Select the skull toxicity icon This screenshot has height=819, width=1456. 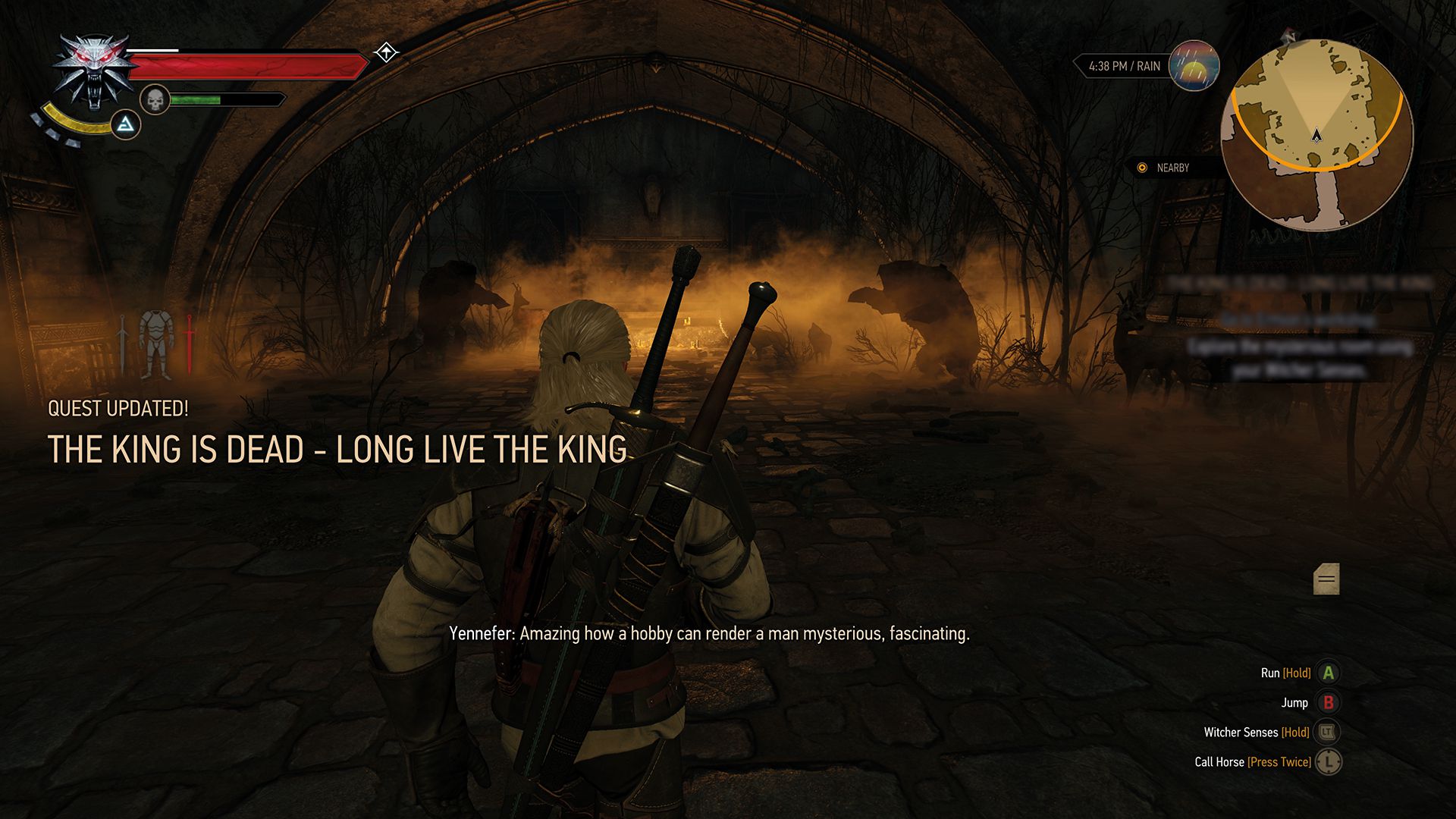pyautogui.click(x=154, y=99)
